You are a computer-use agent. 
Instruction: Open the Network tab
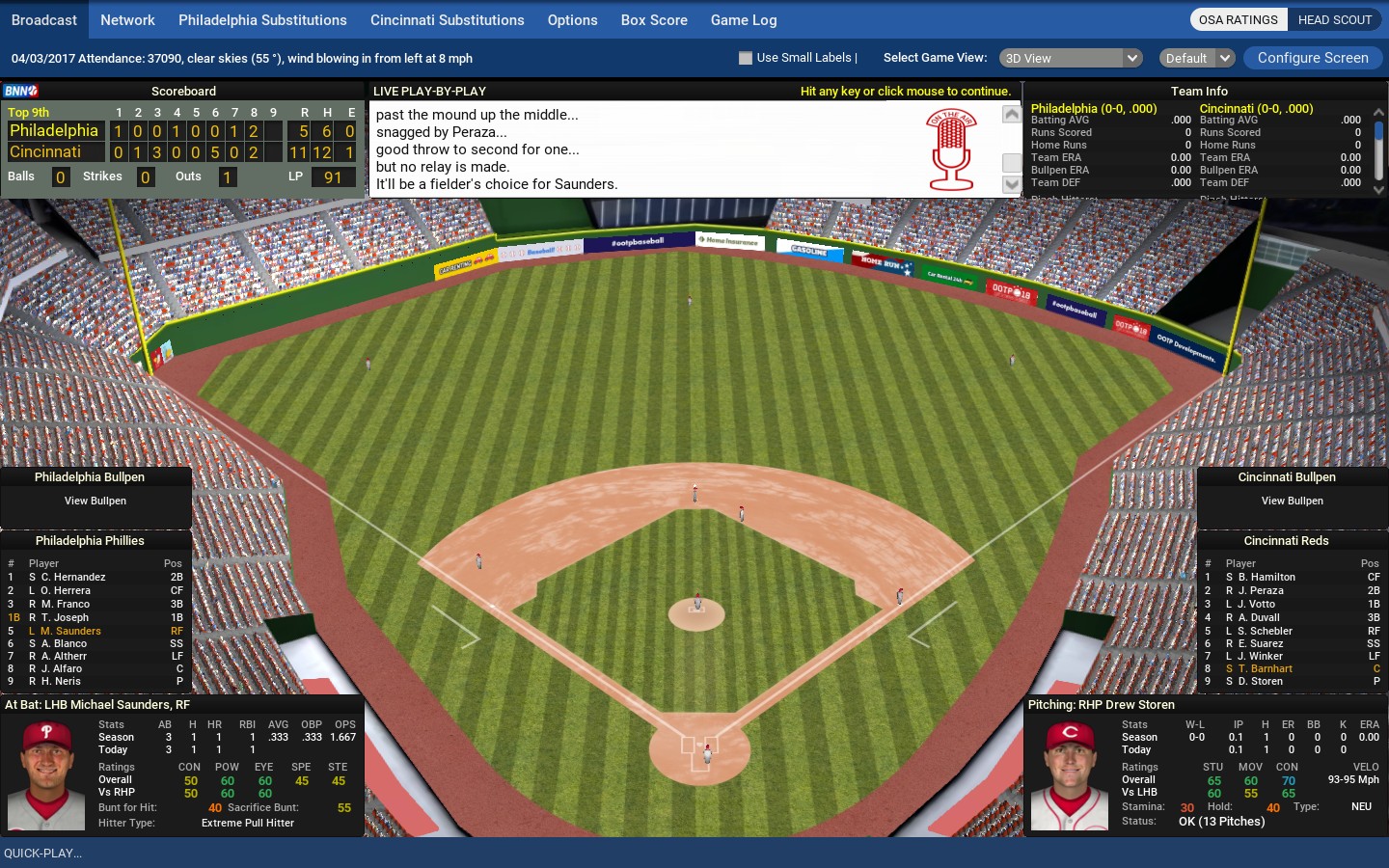127,20
